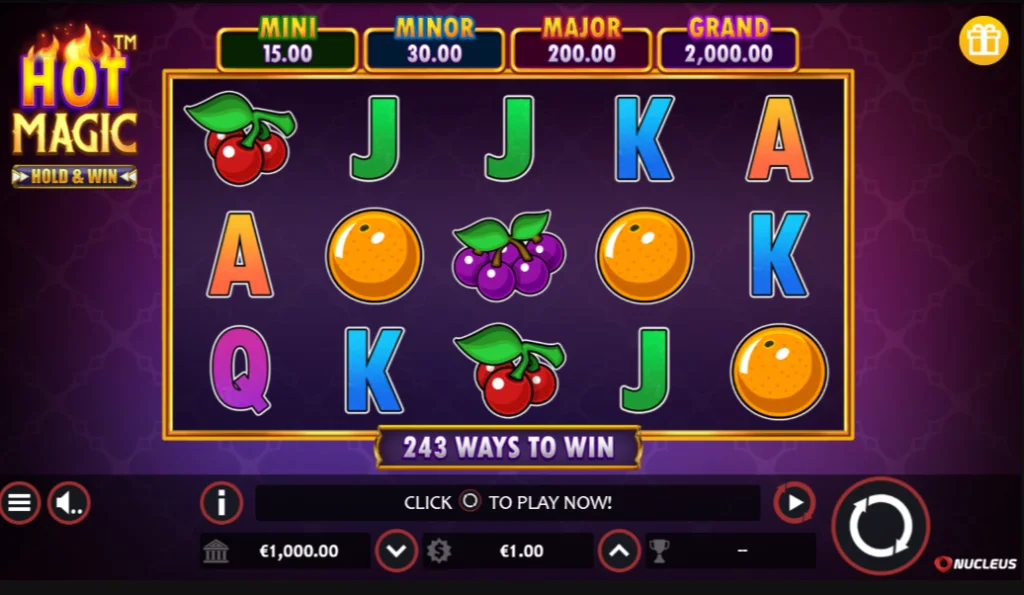1024x595 pixels.
Task: Toggle the sound speaker button
Action: [68, 502]
